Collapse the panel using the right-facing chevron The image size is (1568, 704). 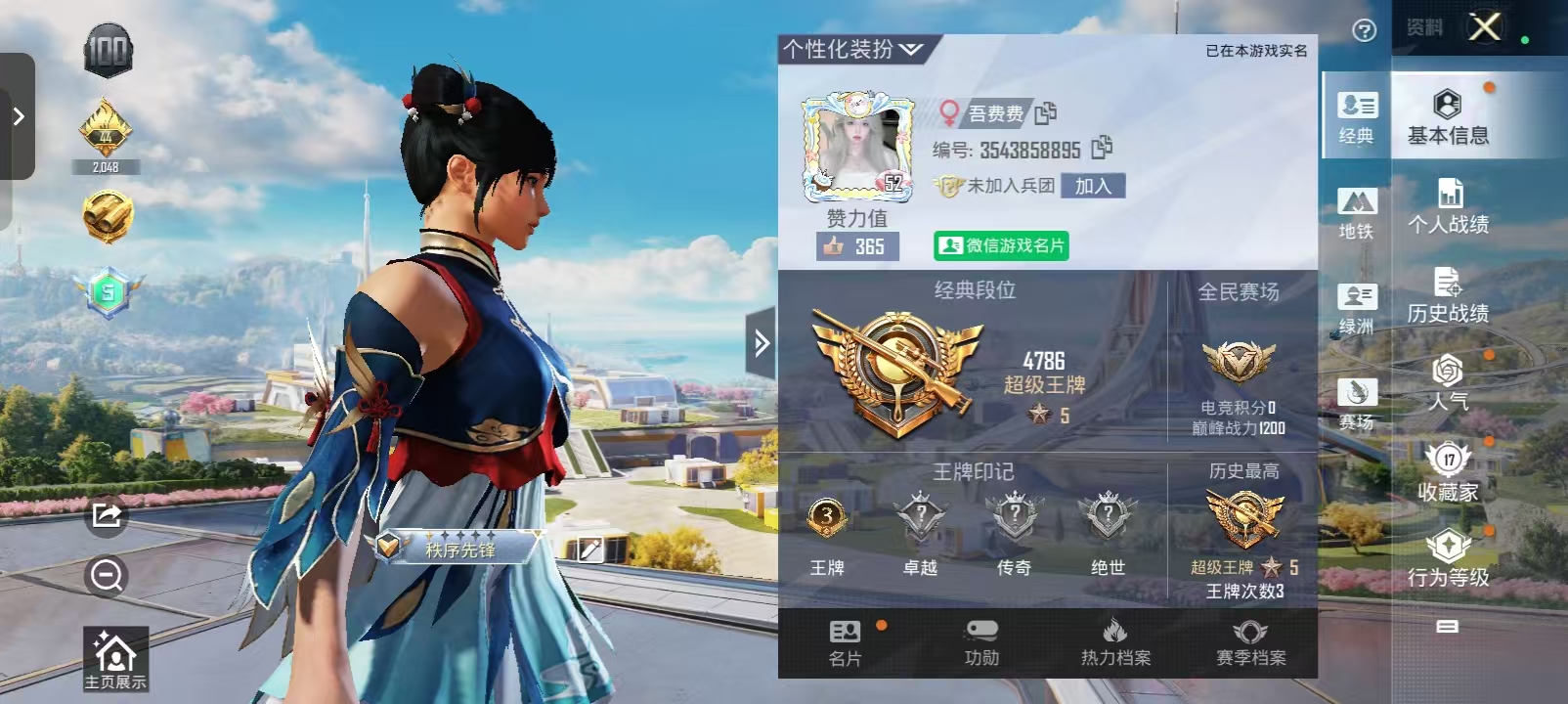[x=762, y=344]
